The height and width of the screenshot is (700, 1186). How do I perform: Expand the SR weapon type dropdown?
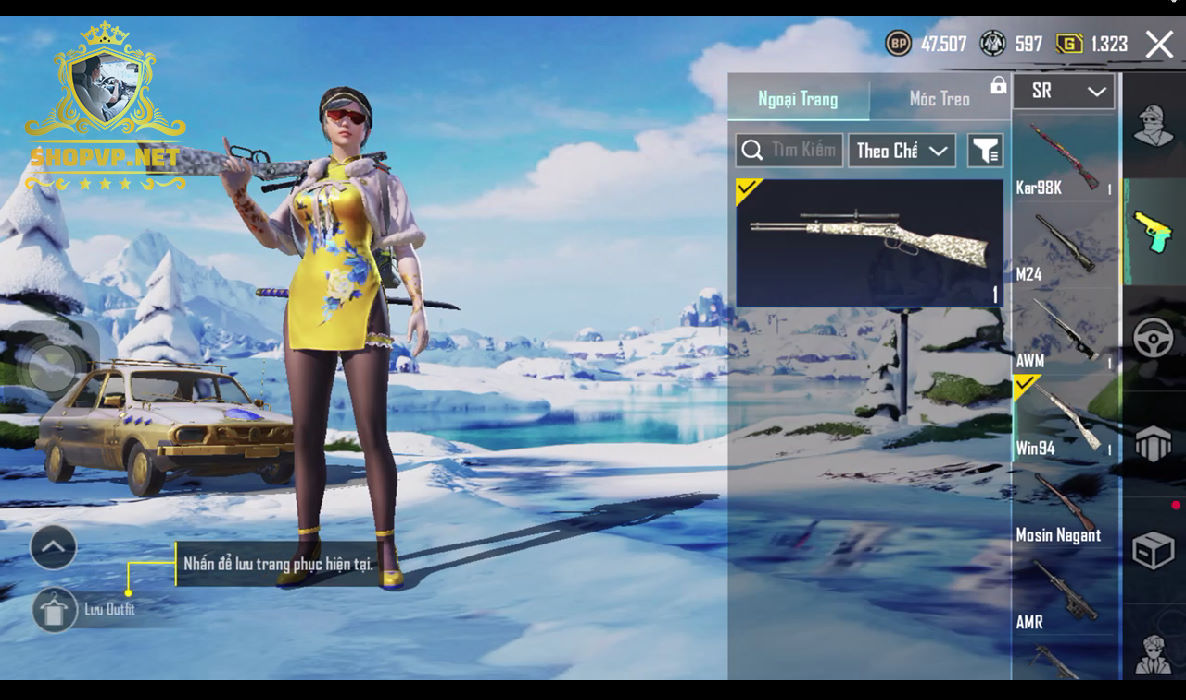click(1066, 91)
